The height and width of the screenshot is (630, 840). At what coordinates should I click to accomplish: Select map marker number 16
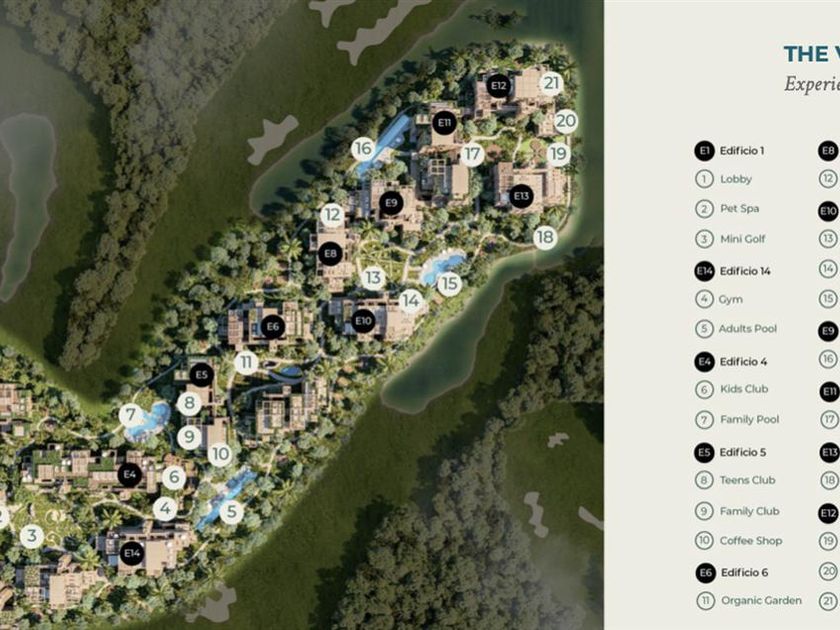363,149
